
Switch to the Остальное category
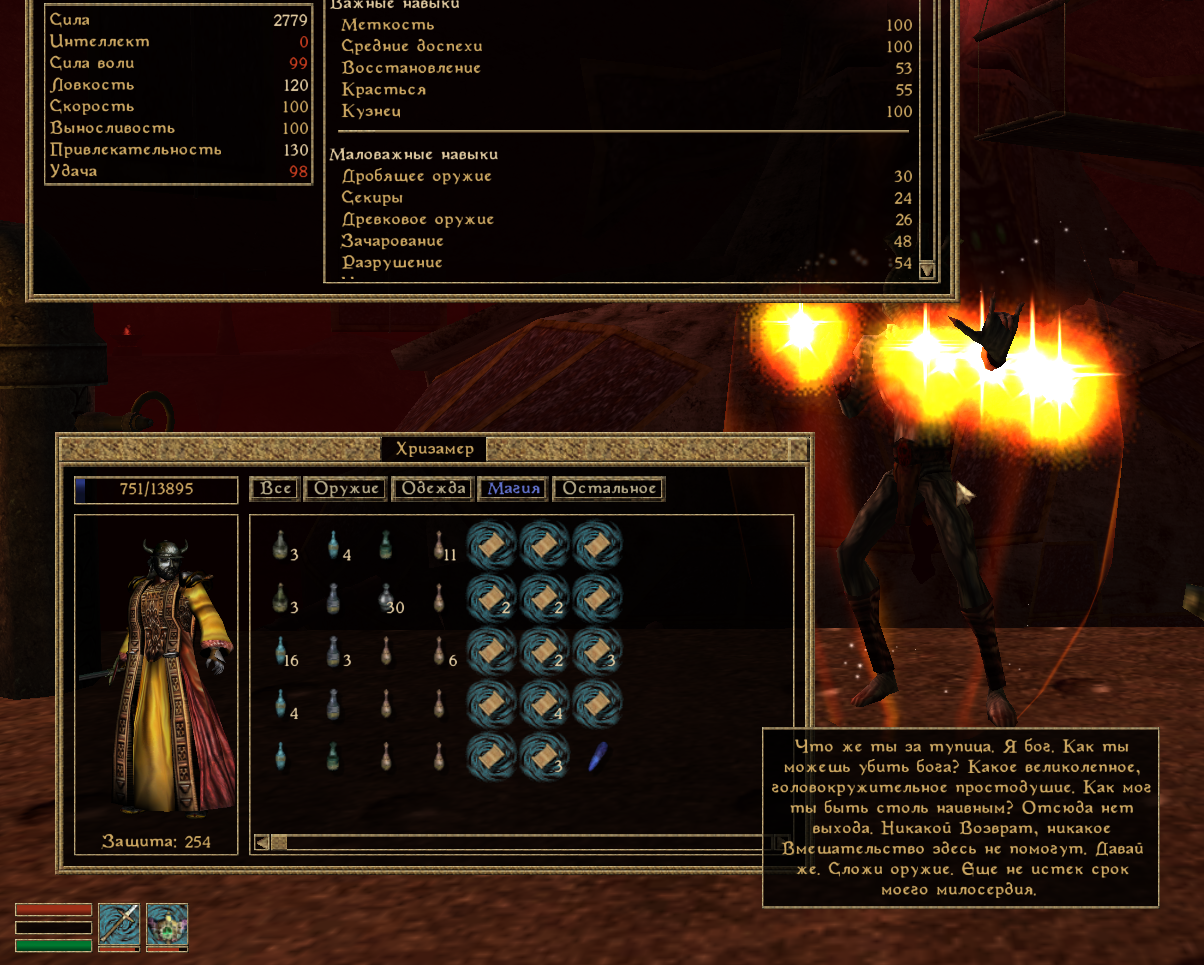(x=609, y=489)
